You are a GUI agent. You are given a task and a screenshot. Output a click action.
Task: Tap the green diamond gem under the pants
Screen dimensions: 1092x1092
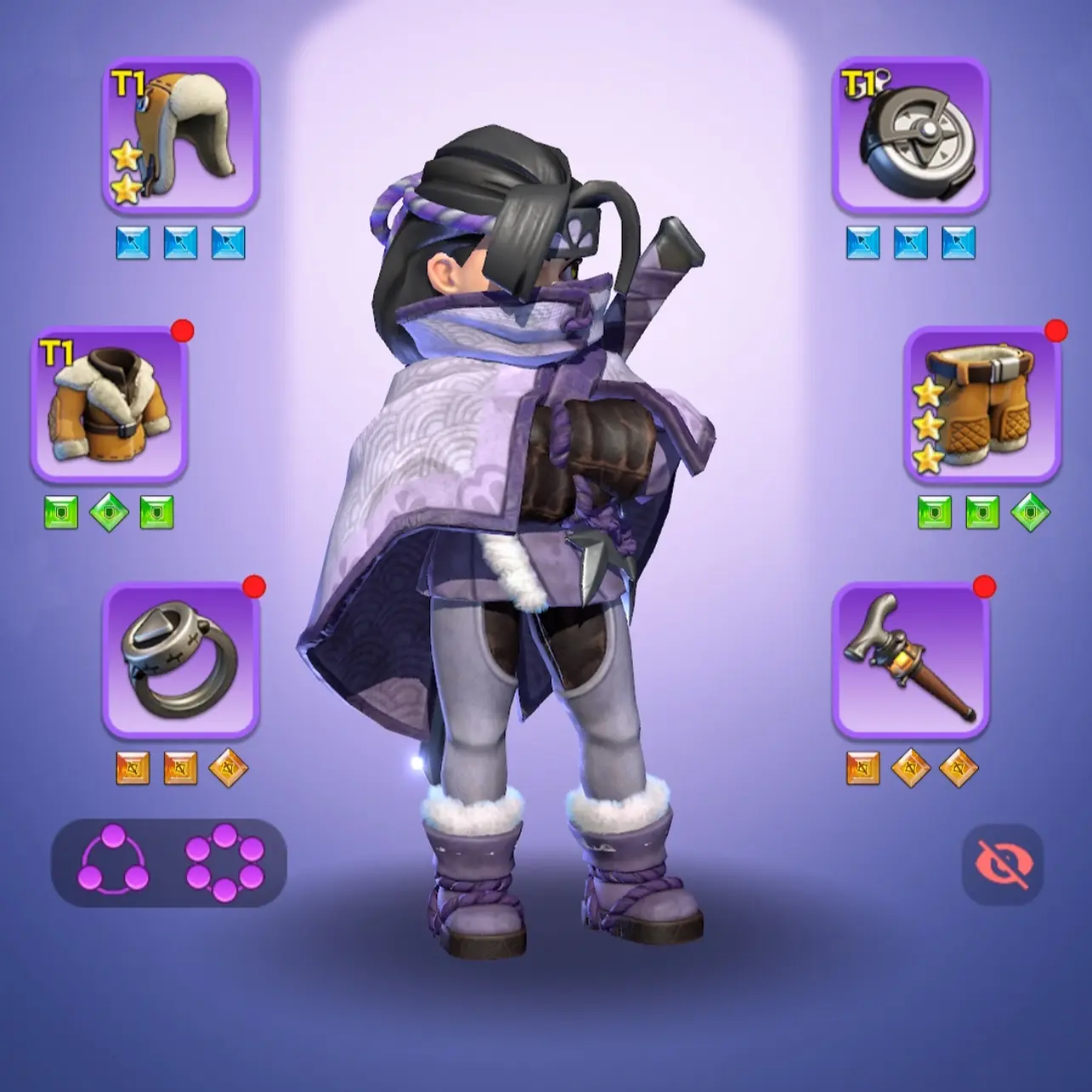(x=1030, y=513)
